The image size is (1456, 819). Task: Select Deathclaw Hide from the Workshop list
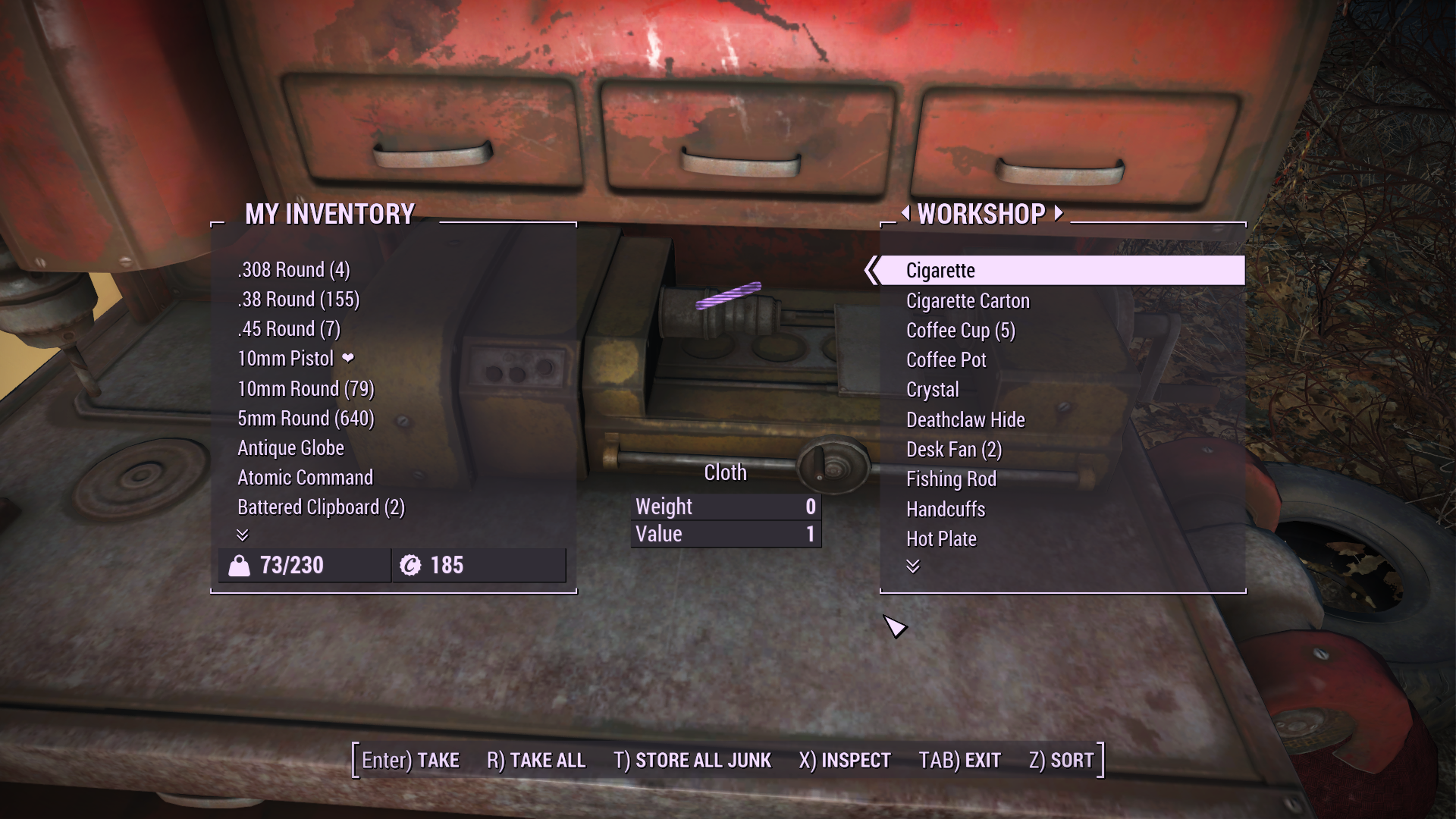point(965,419)
